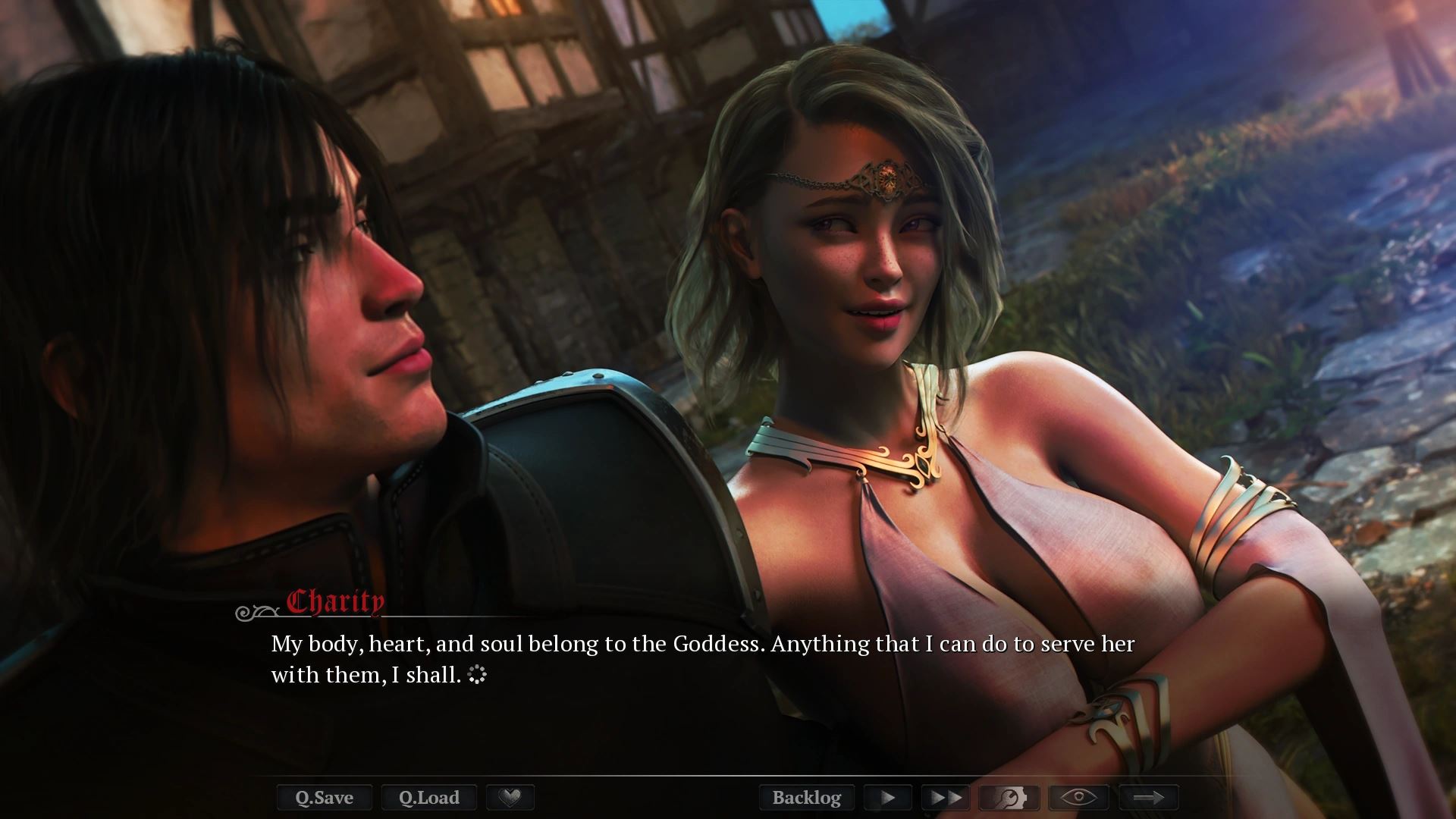The width and height of the screenshot is (1456, 819).
Task: Click the background scene to progress dialogue
Action: click(x=1289, y=152)
